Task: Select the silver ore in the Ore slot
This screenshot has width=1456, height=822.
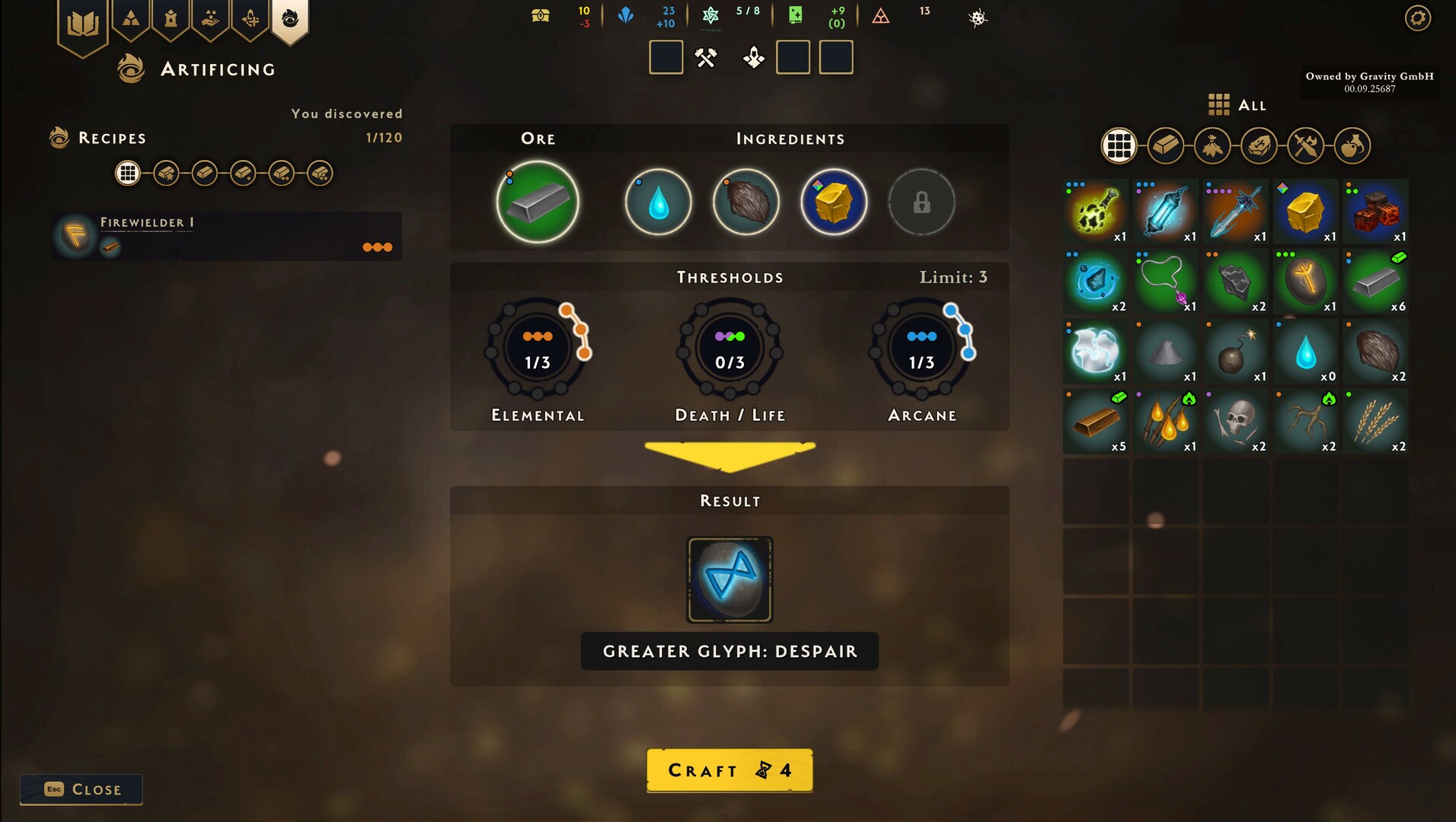Action: click(x=537, y=202)
